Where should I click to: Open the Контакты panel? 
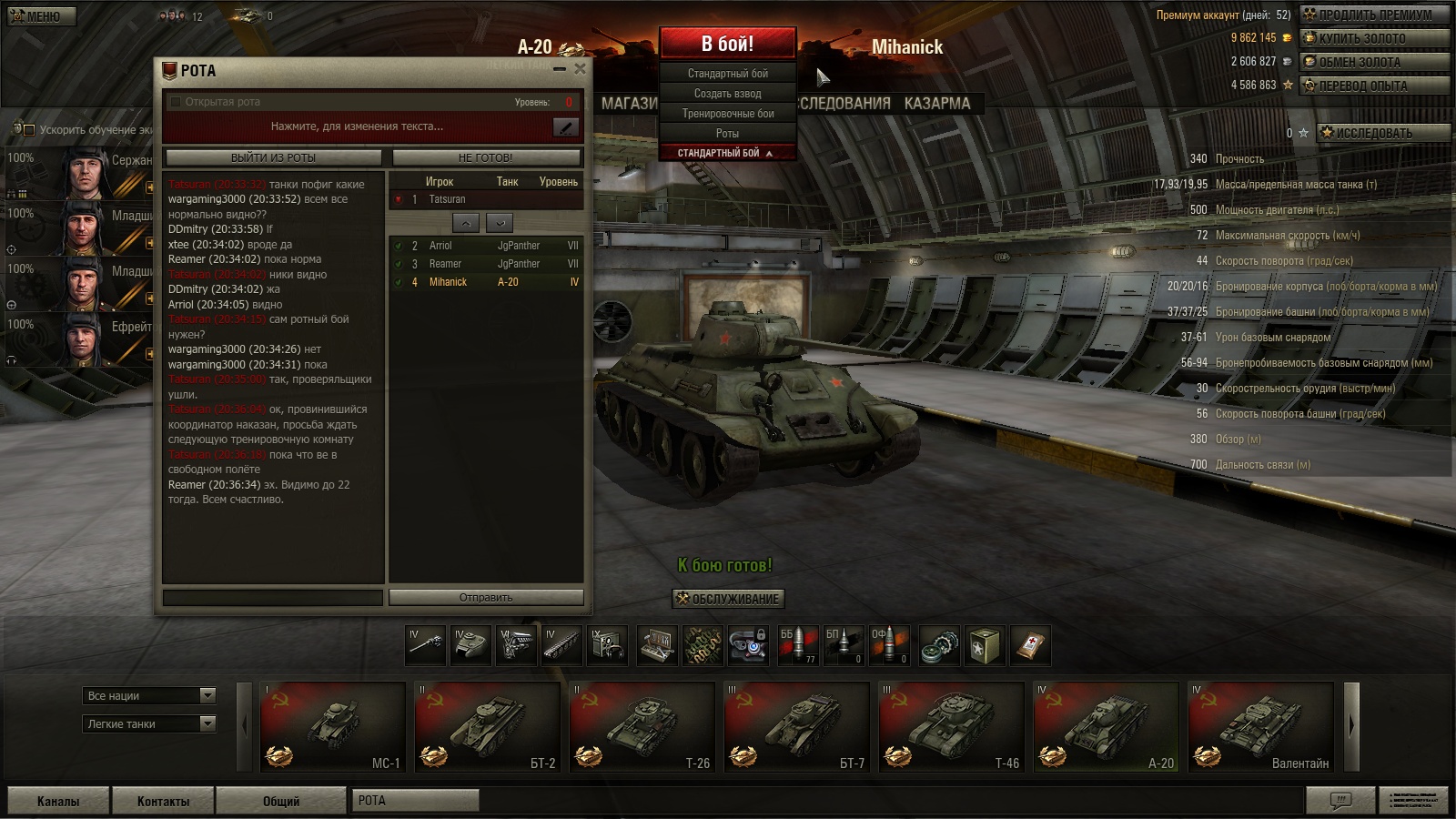click(163, 801)
